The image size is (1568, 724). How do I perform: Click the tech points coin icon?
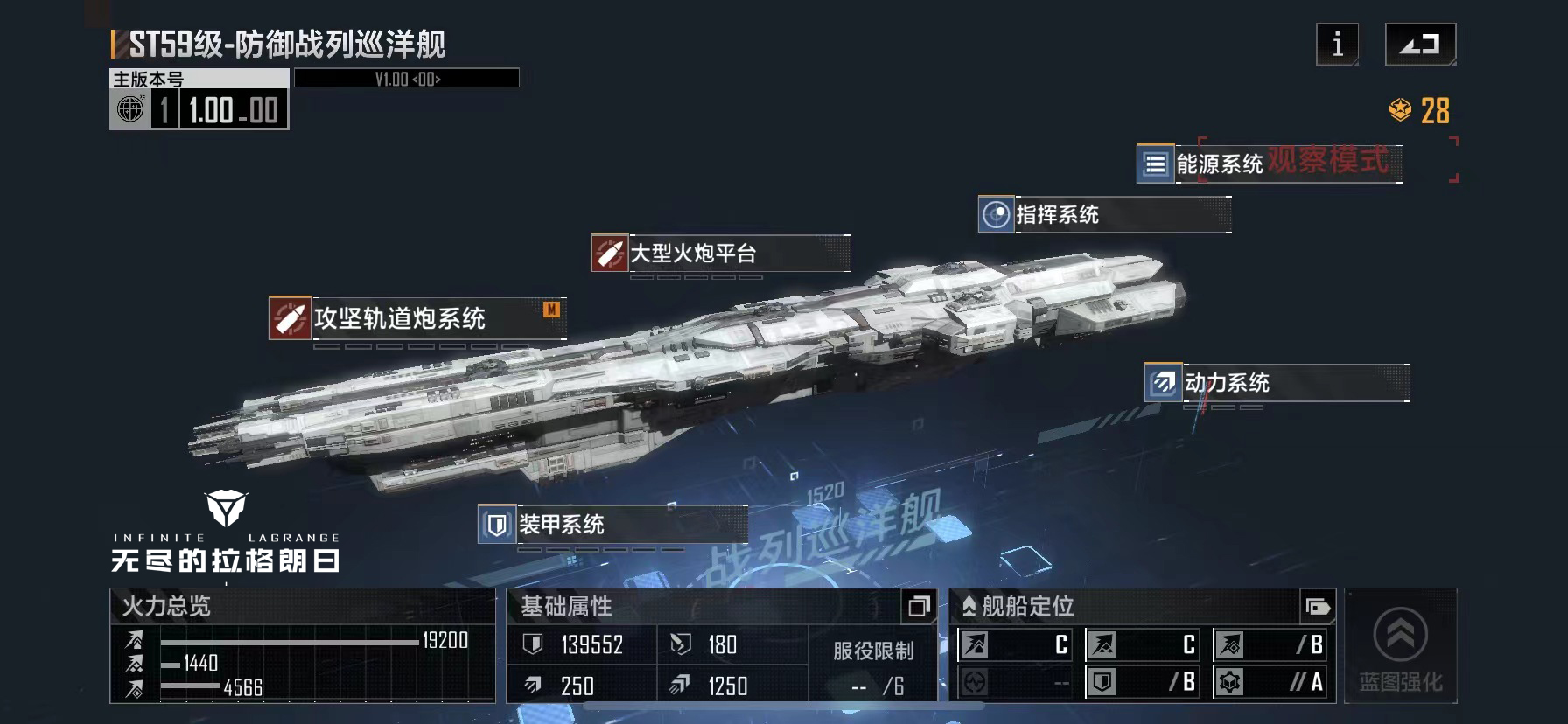(1400, 110)
